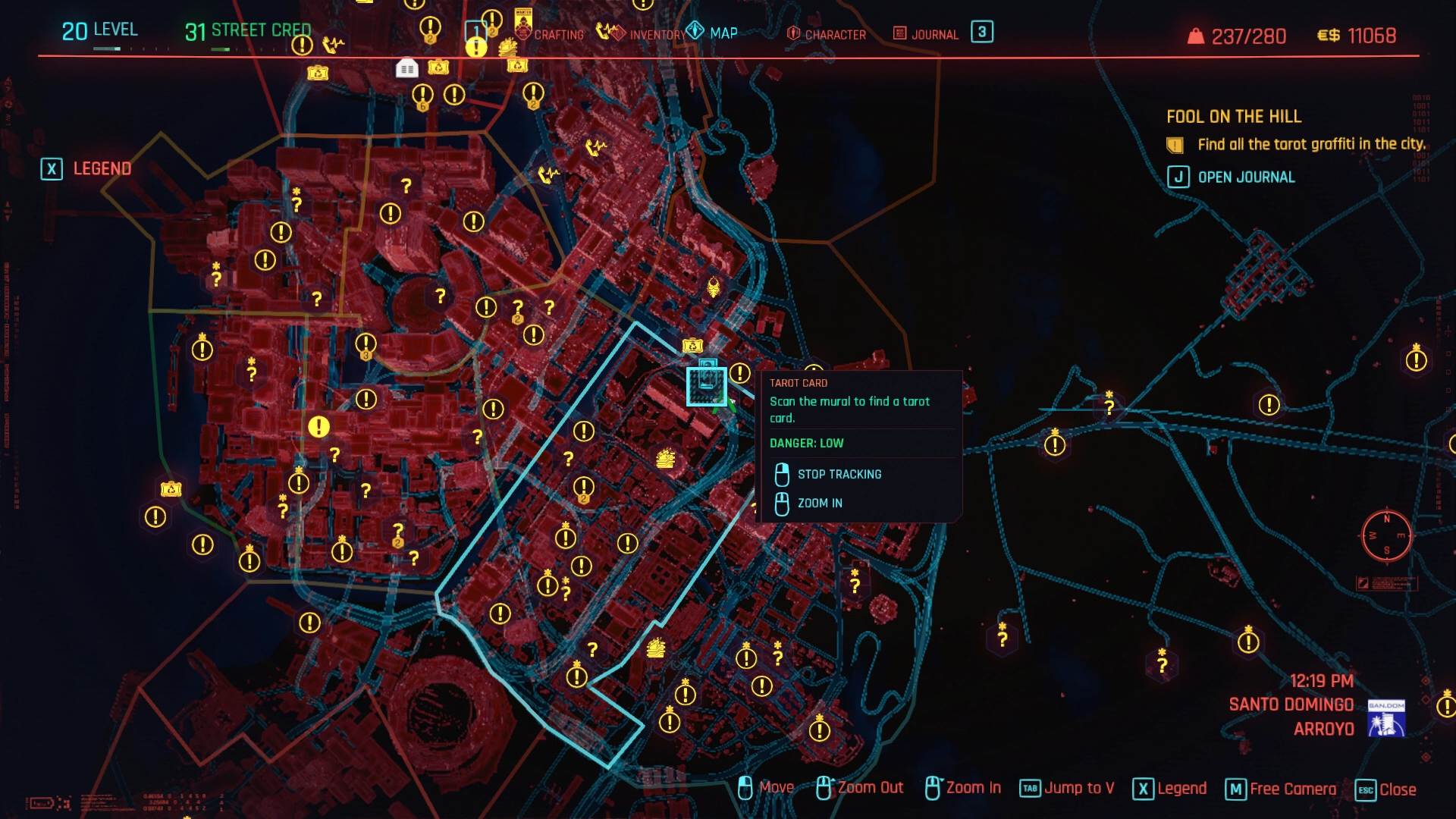The width and height of the screenshot is (1456, 819).
Task: Select the solid yellow exclamation quest marker
Action: (319, 427)
